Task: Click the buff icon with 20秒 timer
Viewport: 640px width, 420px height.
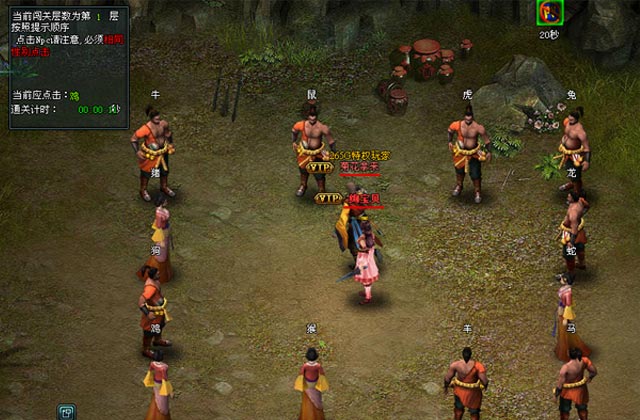Action: tap(549, 13)
